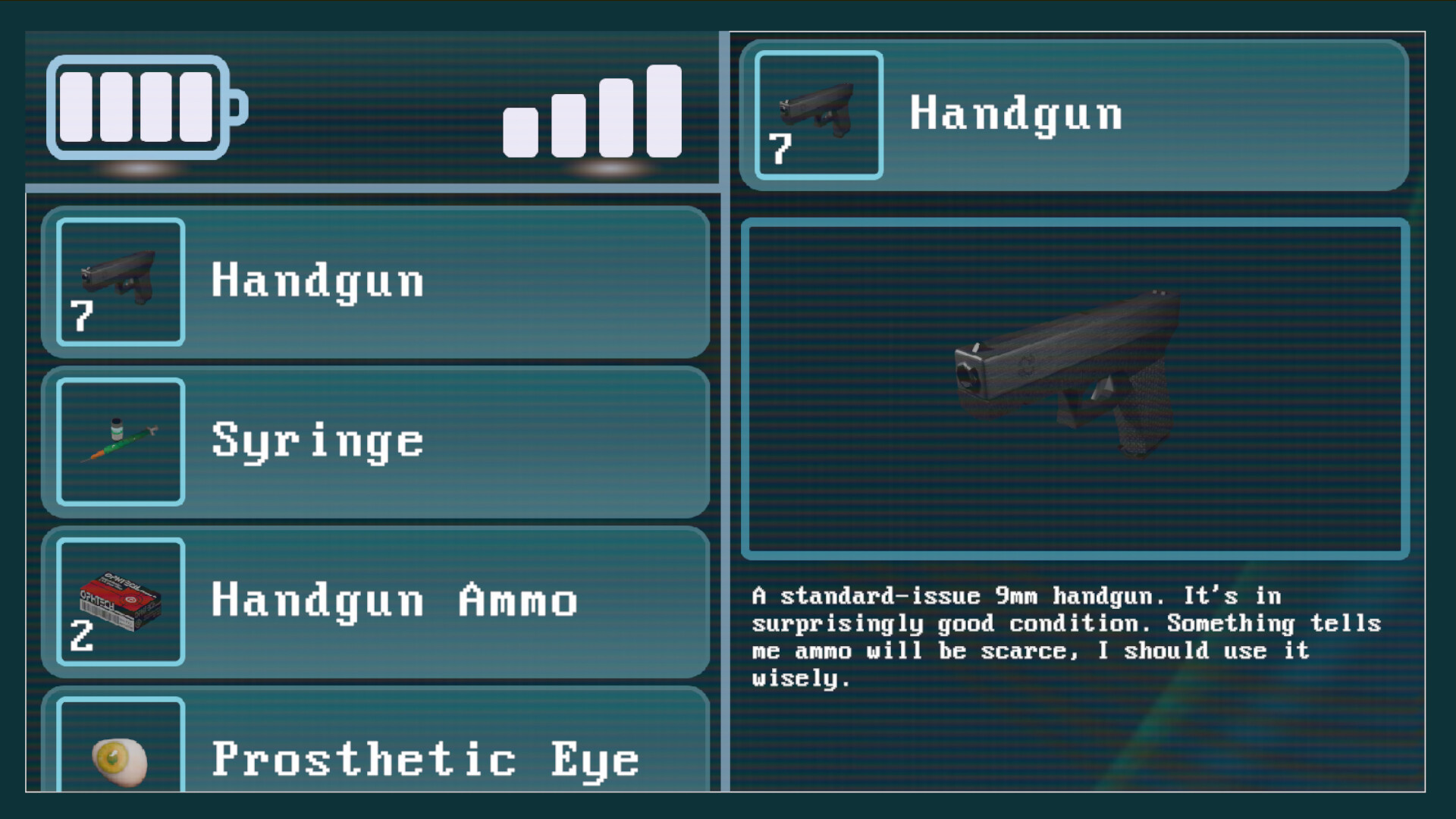Click the fourth signal bar segment
Viewport: 1456px width, 819px height.
pyautogui.click(x=664, y=110)
